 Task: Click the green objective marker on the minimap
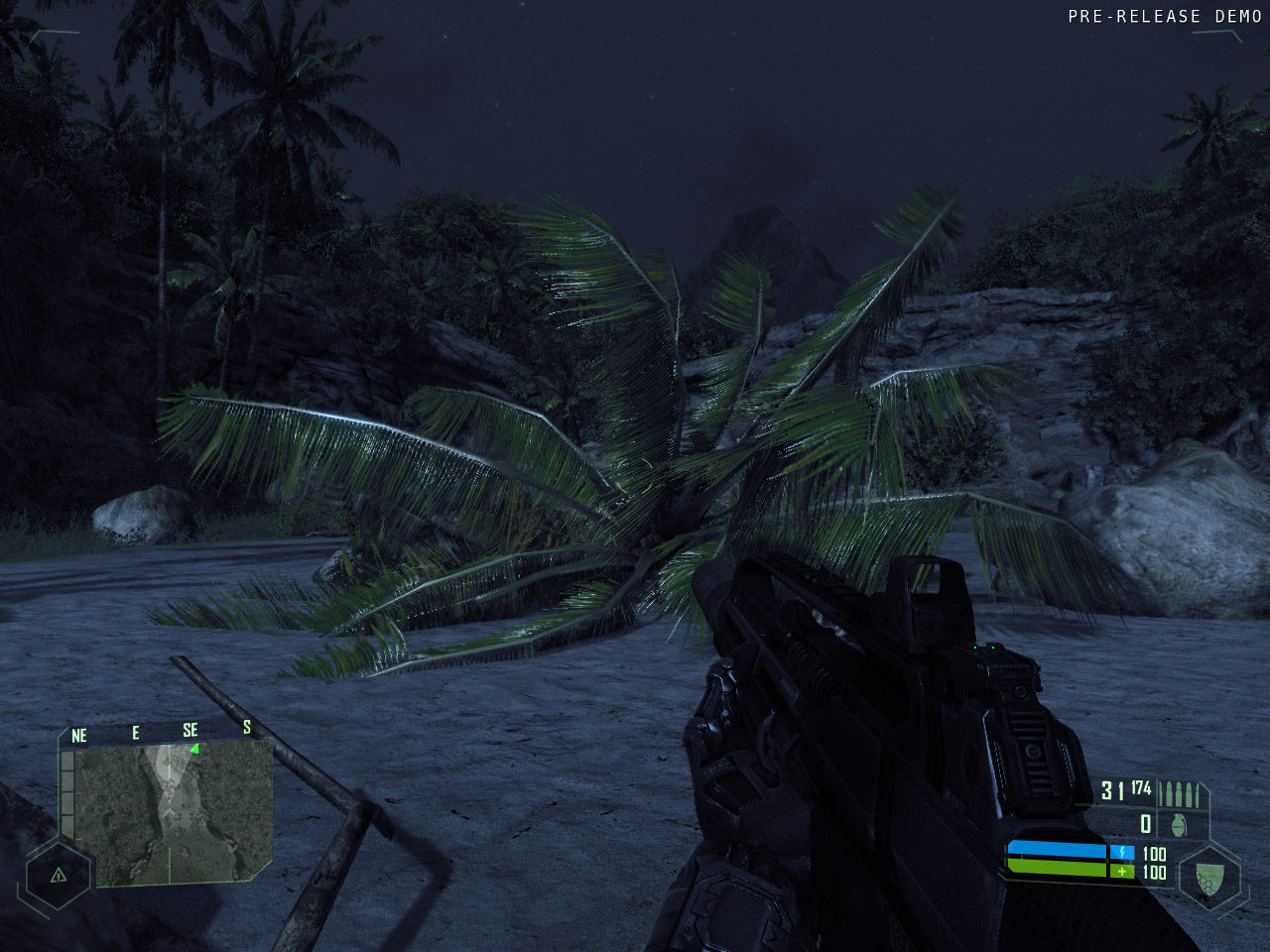pos(194,749)
